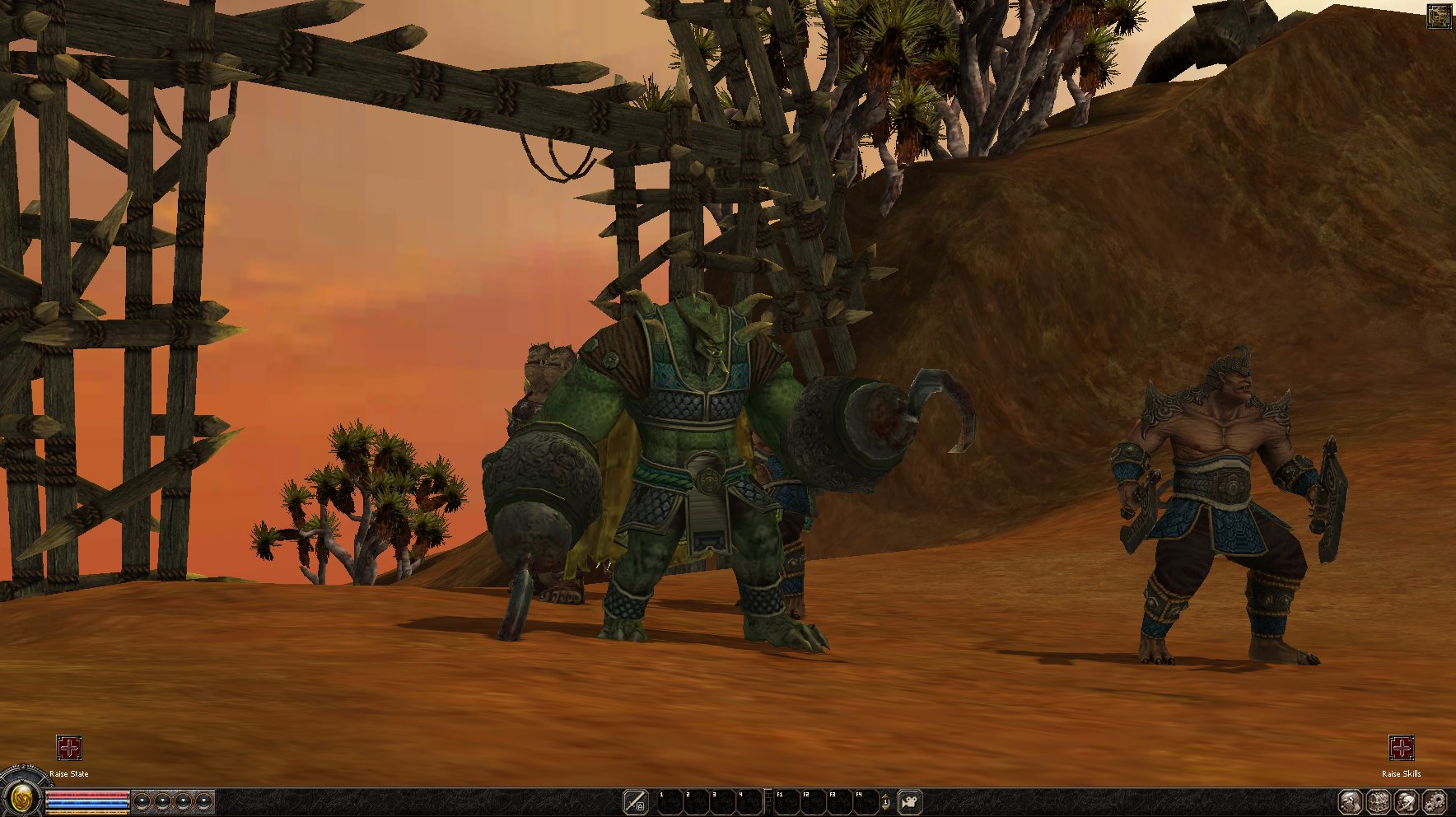
Task: Click the hotbar page number indicator showing 1
Action: click(887, 801)
